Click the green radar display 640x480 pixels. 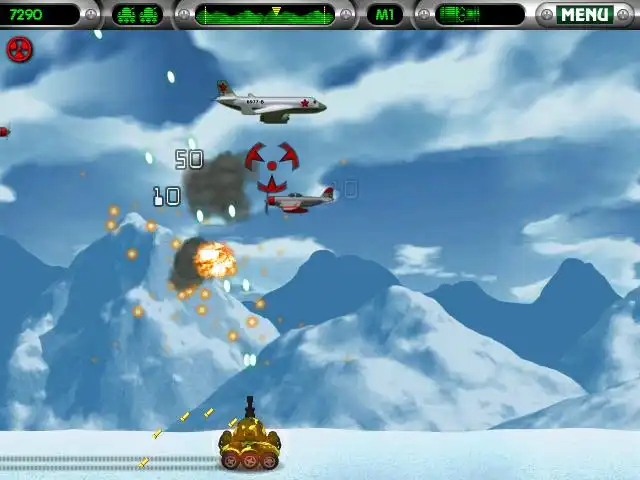(264, 15)
